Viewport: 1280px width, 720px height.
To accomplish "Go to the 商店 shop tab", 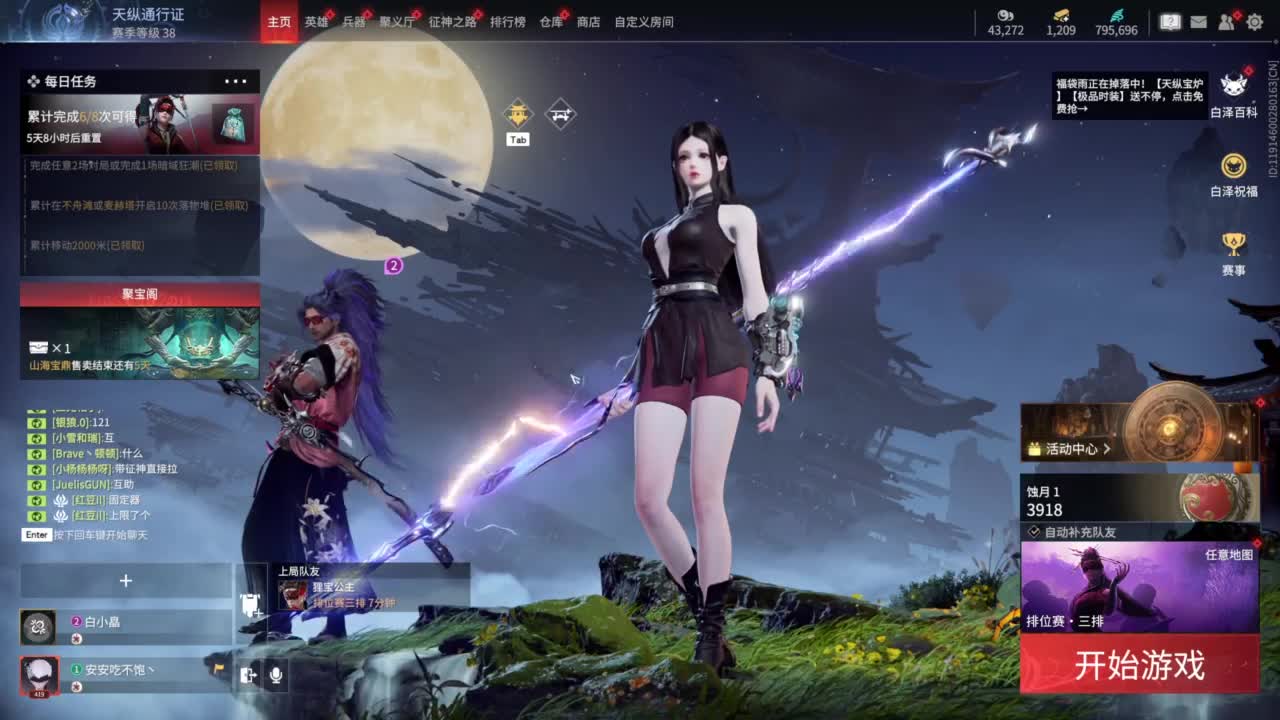I will point(588,22).
